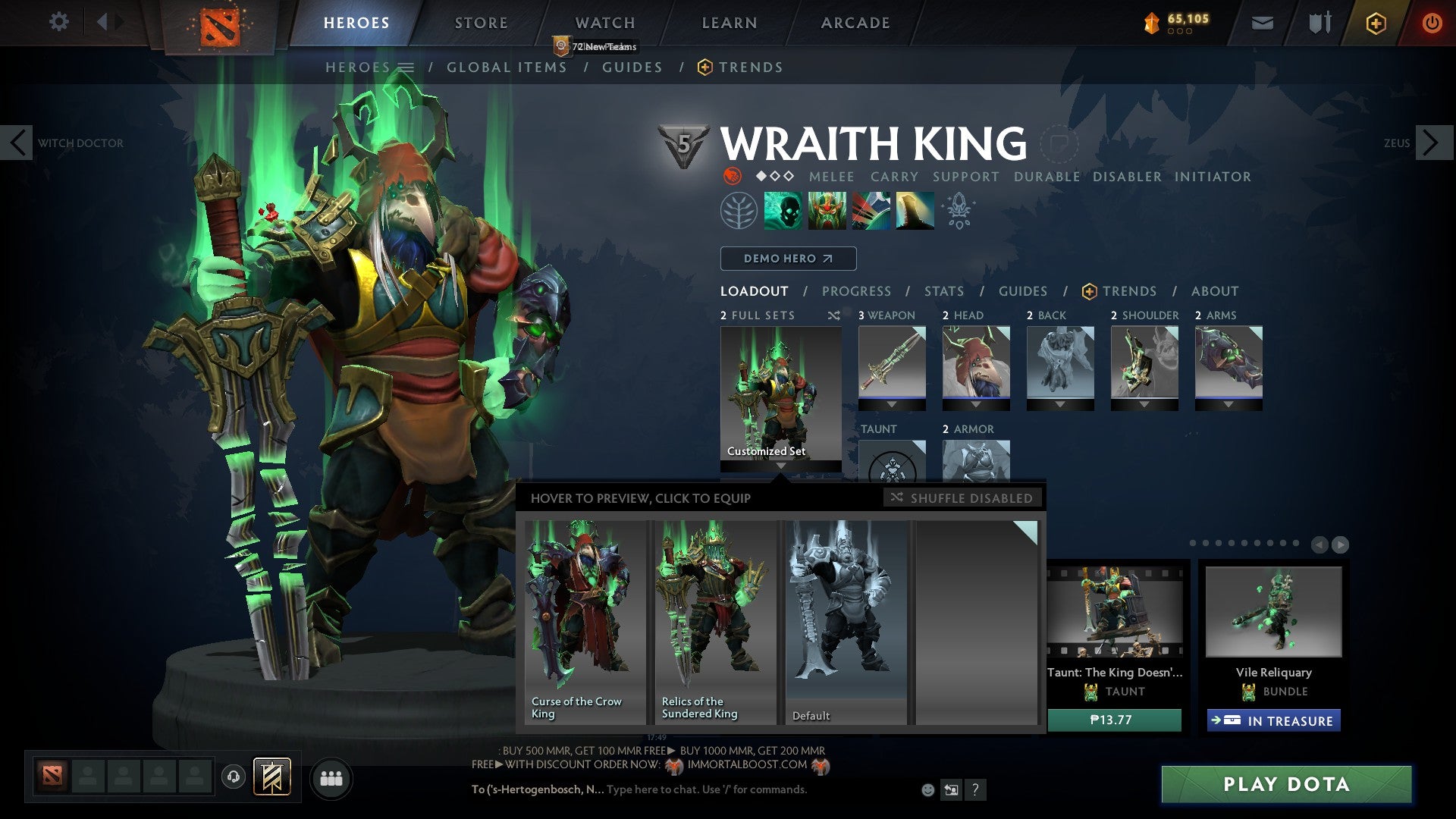The height and width of the screenshot is (819, 1456).
Task: Expand the Weapon slot dropdown arrow
Action: [892, 403]
